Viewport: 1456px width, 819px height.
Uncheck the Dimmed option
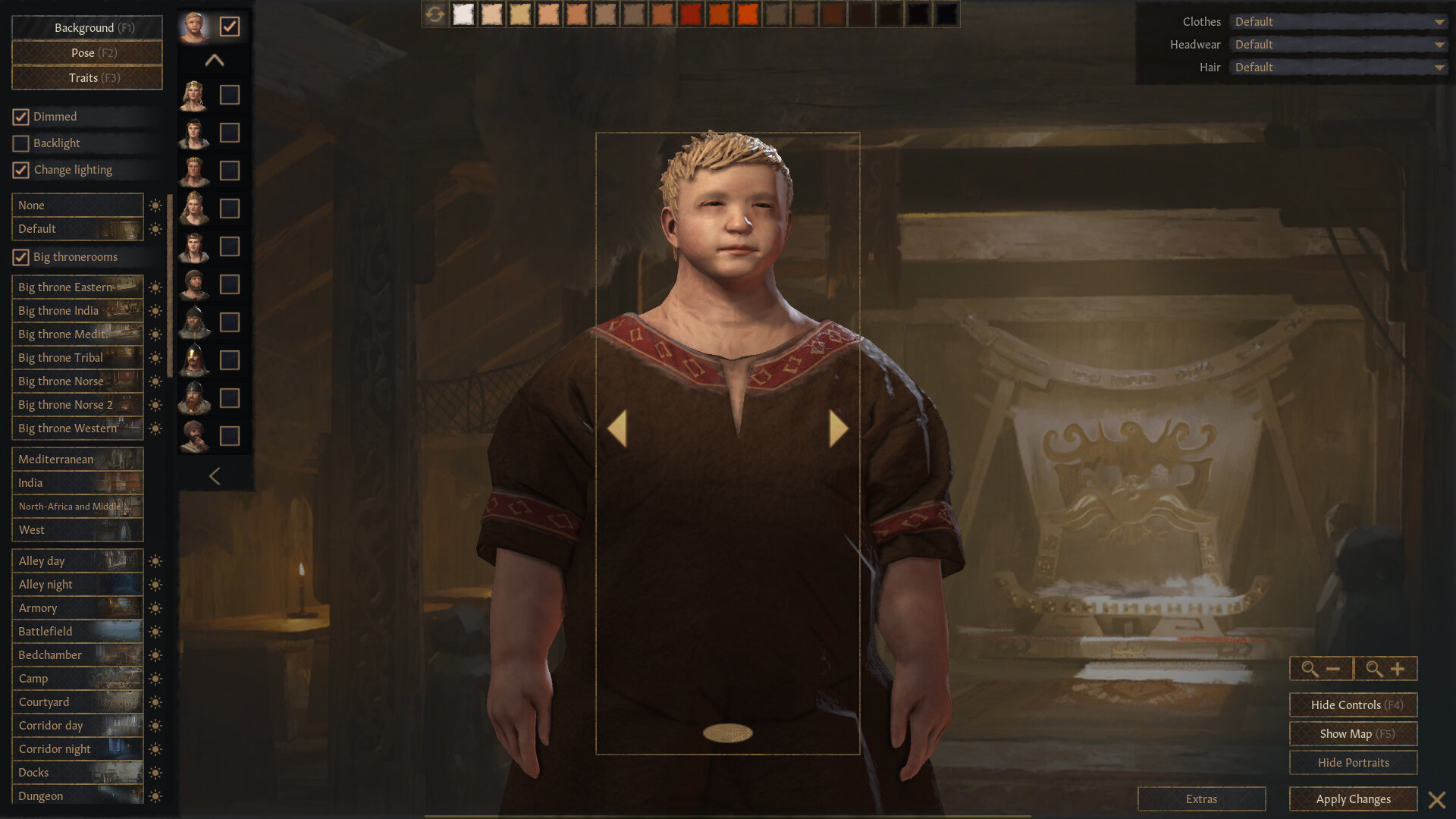pyautogui.click(x=20, y=116)
